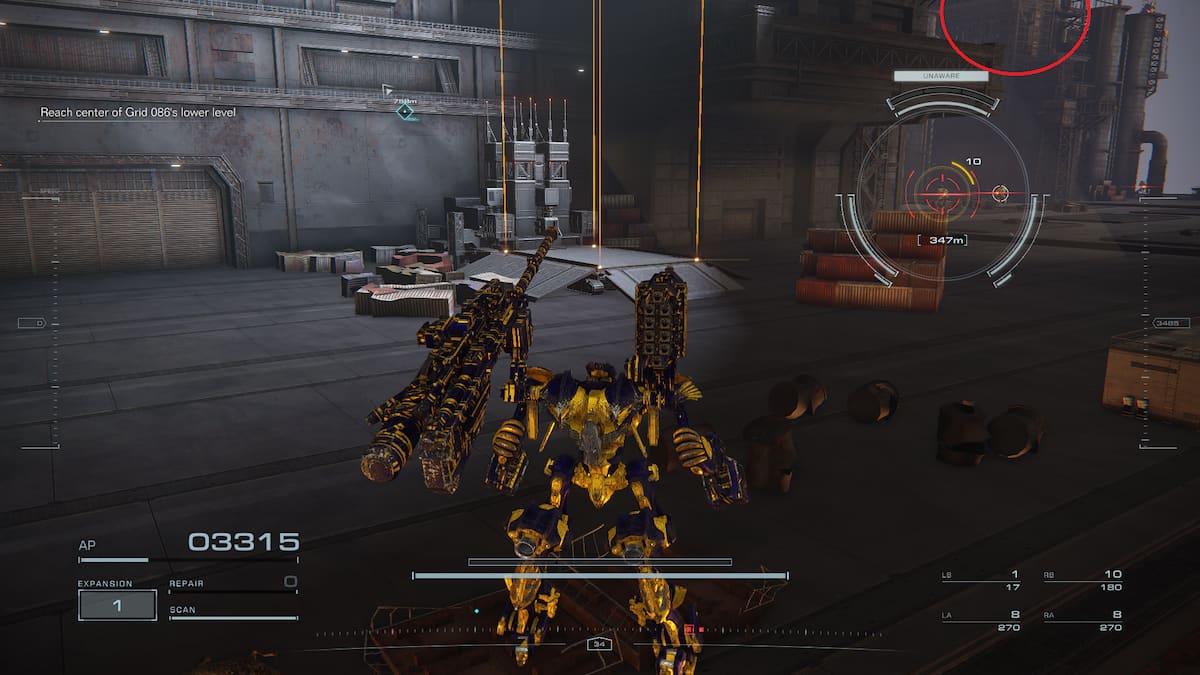Image resolution: width=1200 pixels, height=675 pixels.
Task: Choose the RB weapon slot
Action: coord(1082,580)
